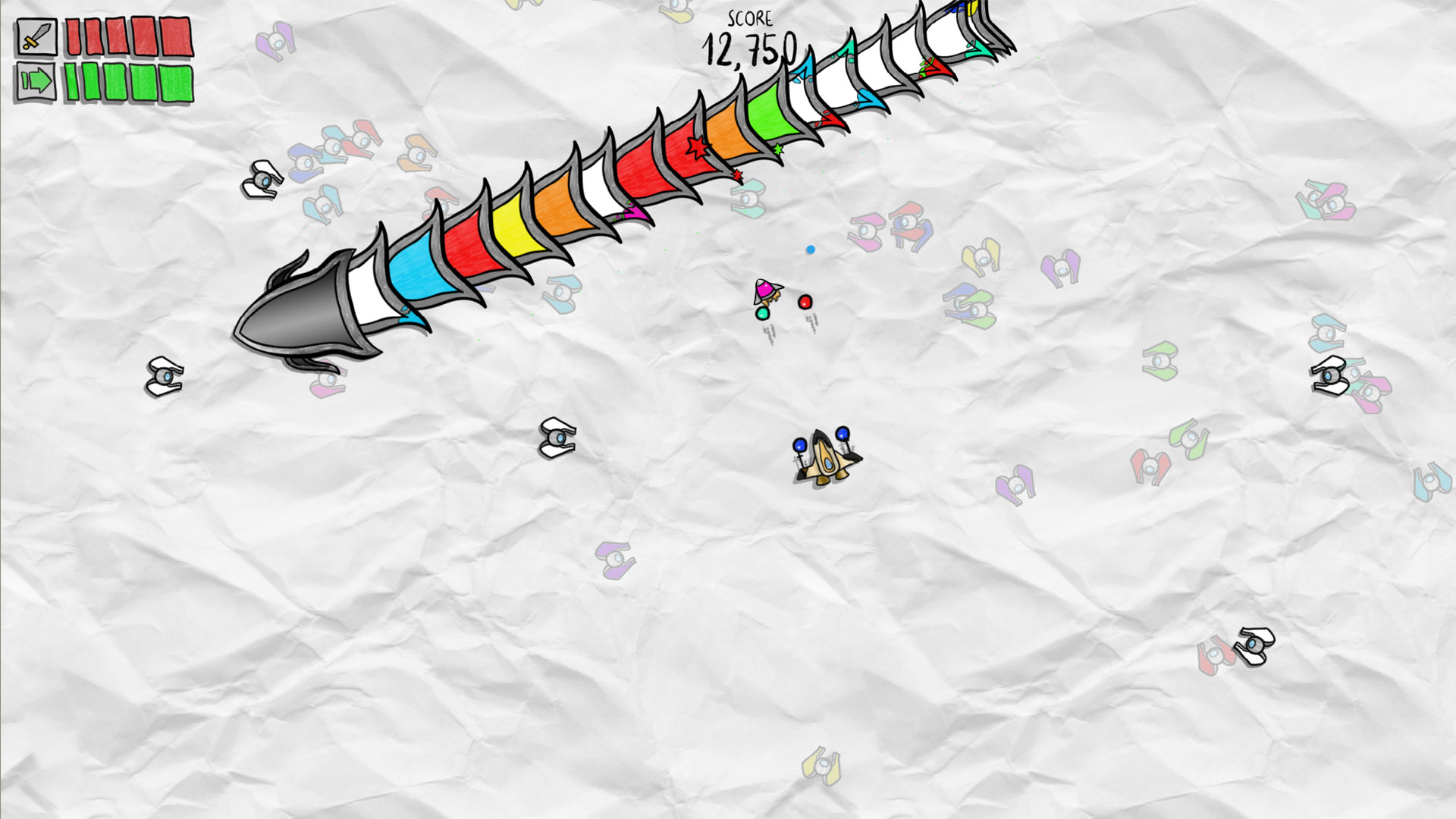Select the sword damage upgrade icon
Viewport: 1456px width, 819px height.
36,36
